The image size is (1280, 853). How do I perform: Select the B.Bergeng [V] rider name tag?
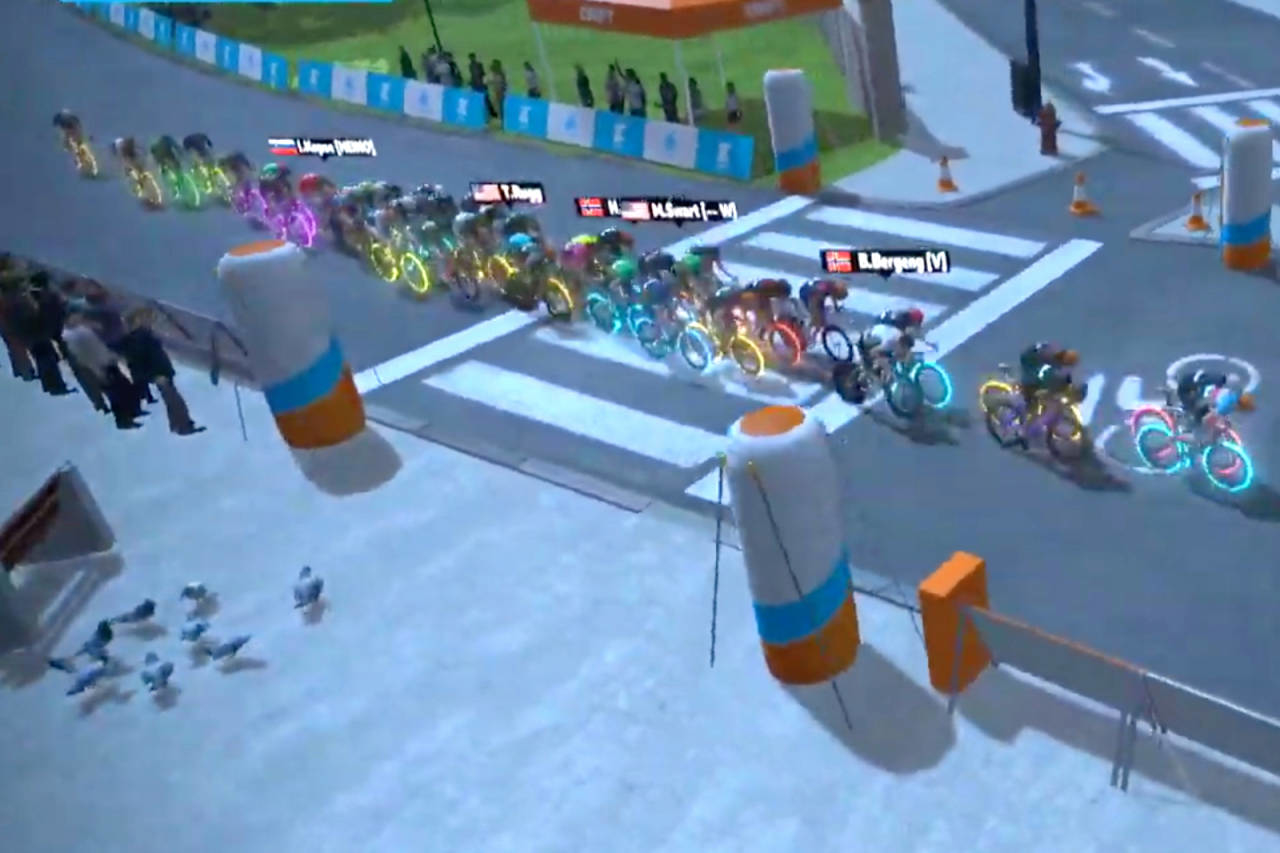point(885,261)
